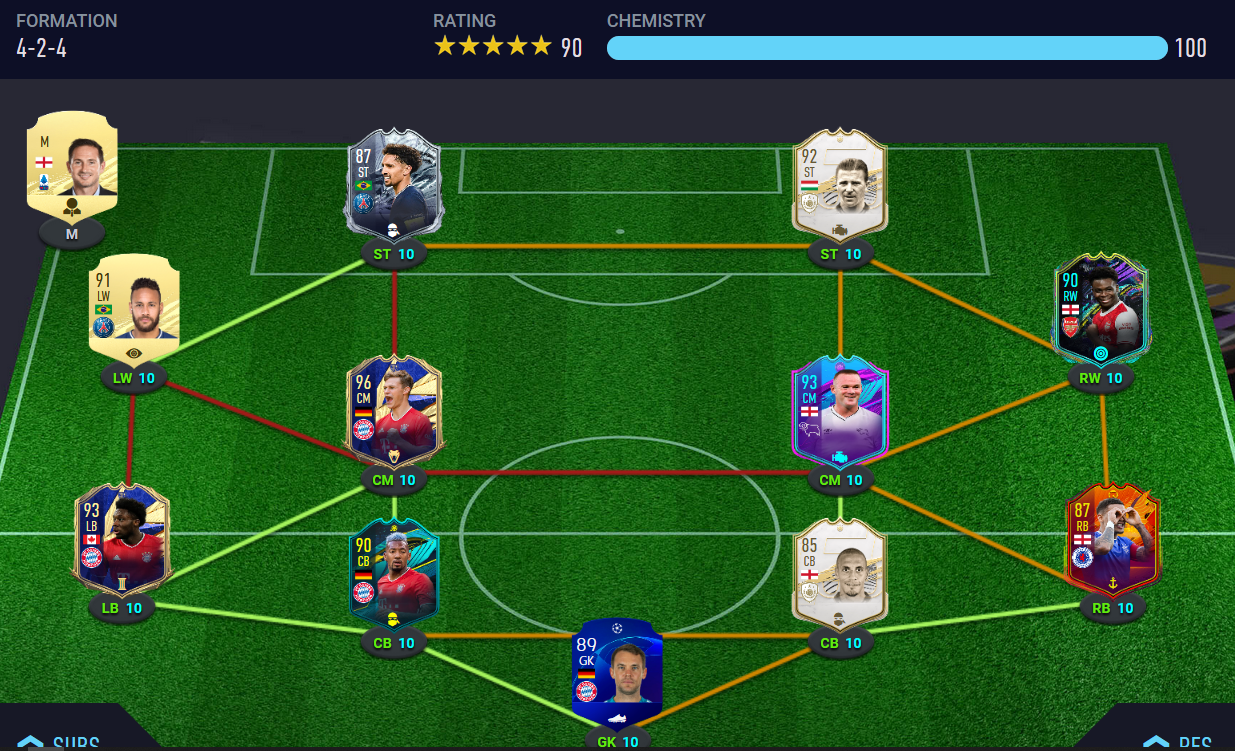Expand the Res reserves panel
The image size is (1235, 751).
pyautogui.click(x=1180, y=741)
